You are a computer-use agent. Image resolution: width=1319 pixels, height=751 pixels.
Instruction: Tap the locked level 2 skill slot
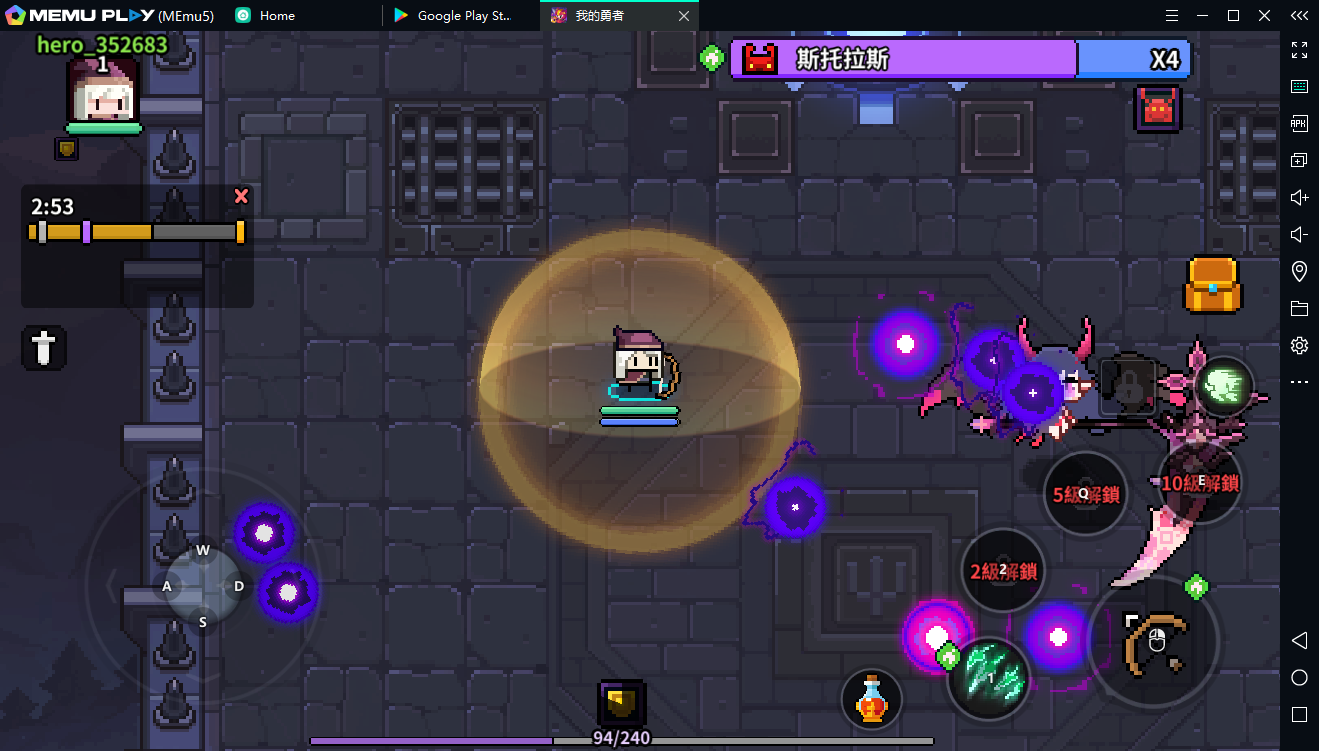click(x=1003, y=571)
